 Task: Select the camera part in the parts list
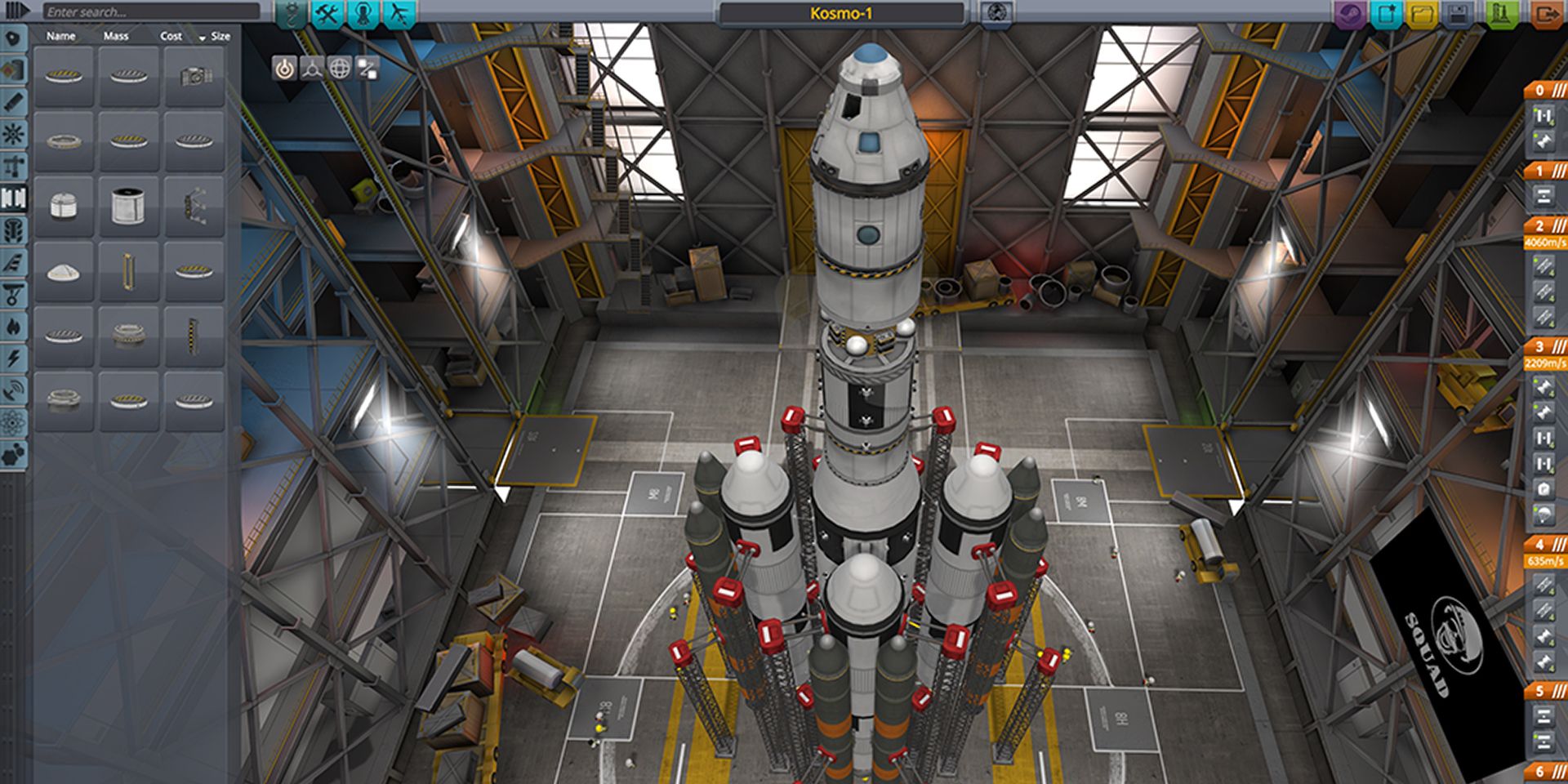click(x=194, y=76)
